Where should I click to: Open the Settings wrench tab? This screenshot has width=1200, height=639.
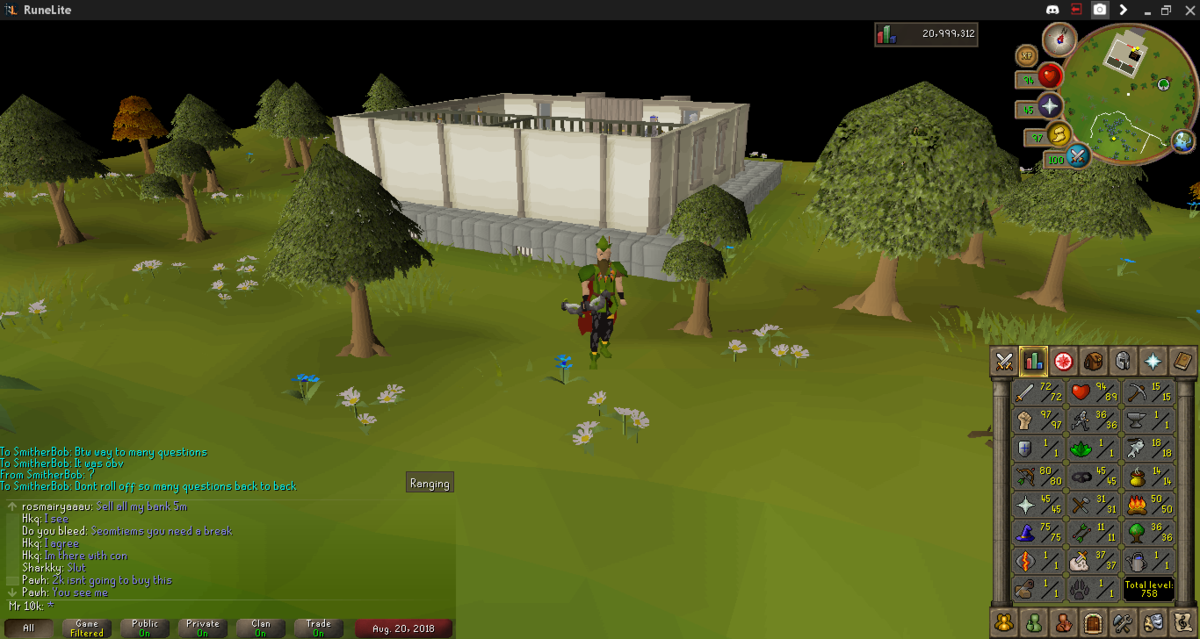pyautogui.click(x=1123, y=622)
